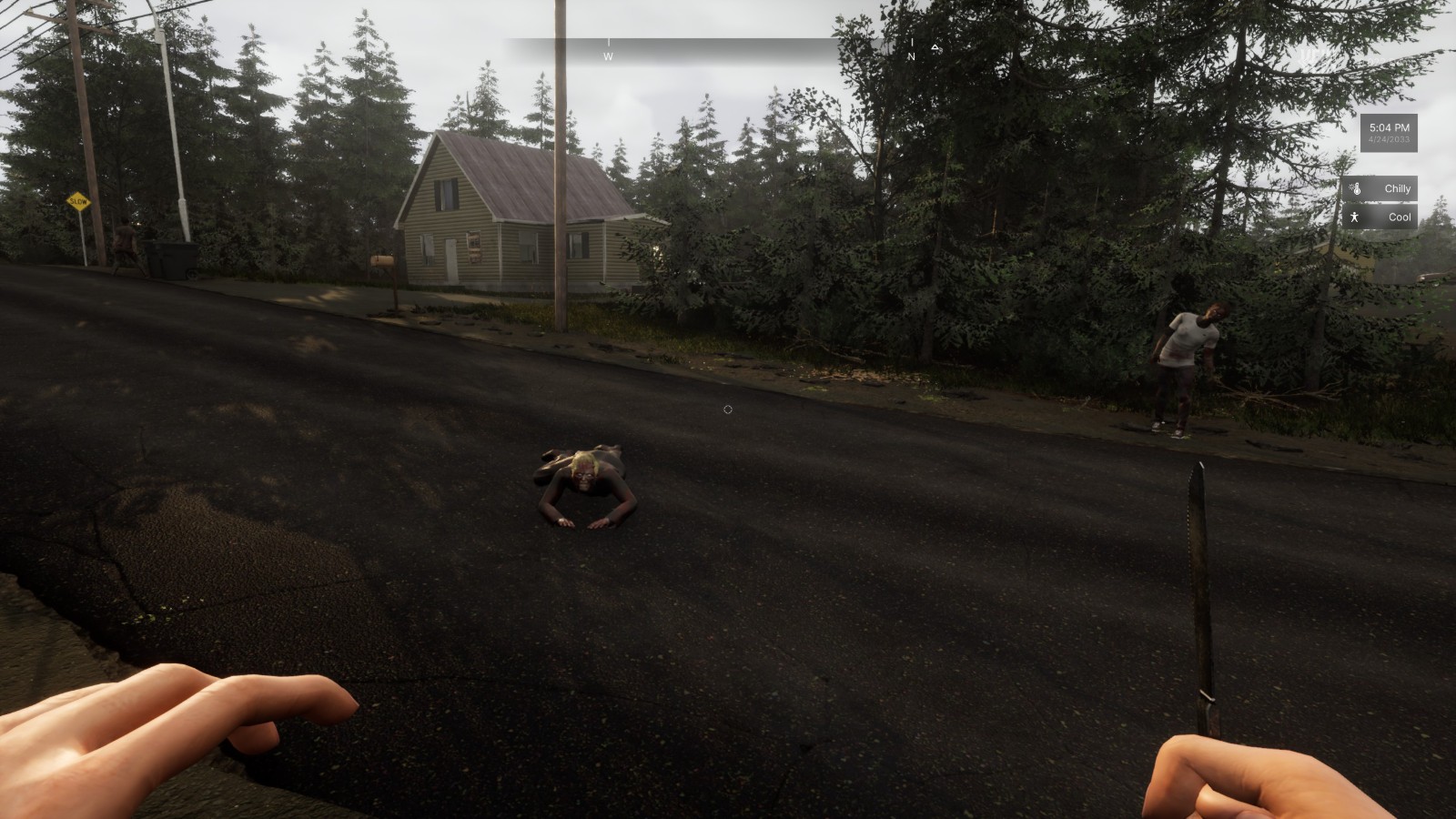Select the Cool body status indicator
The height and width of the screenshot is (819, 1456).
tap(1380, 217)
